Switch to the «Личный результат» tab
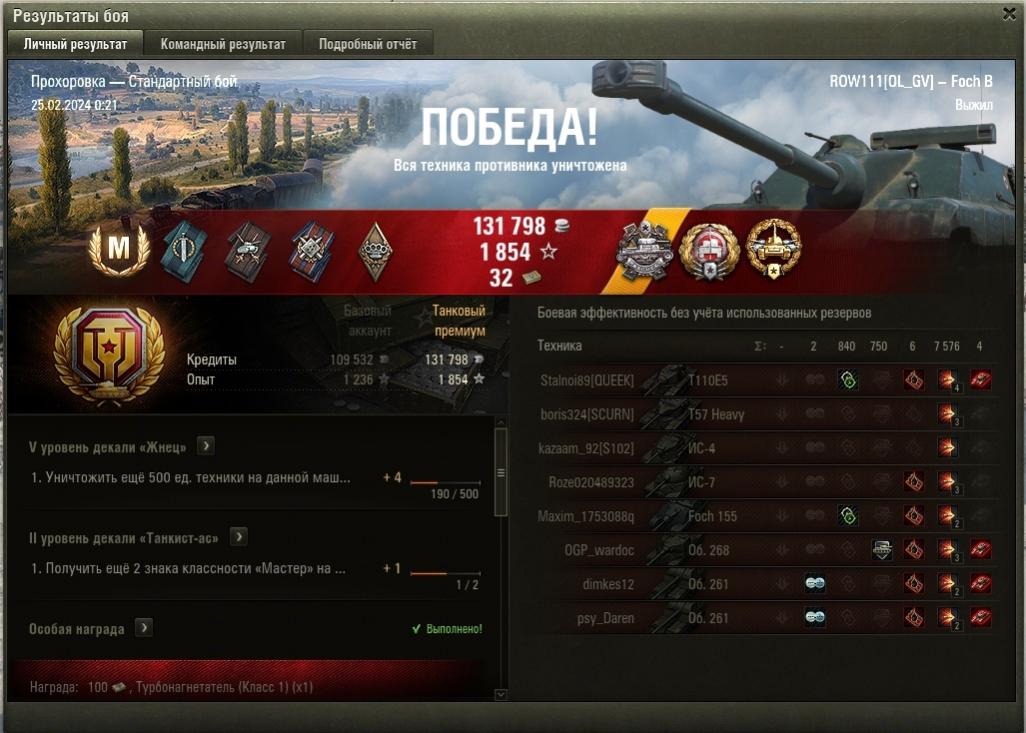 click(75, 44)
